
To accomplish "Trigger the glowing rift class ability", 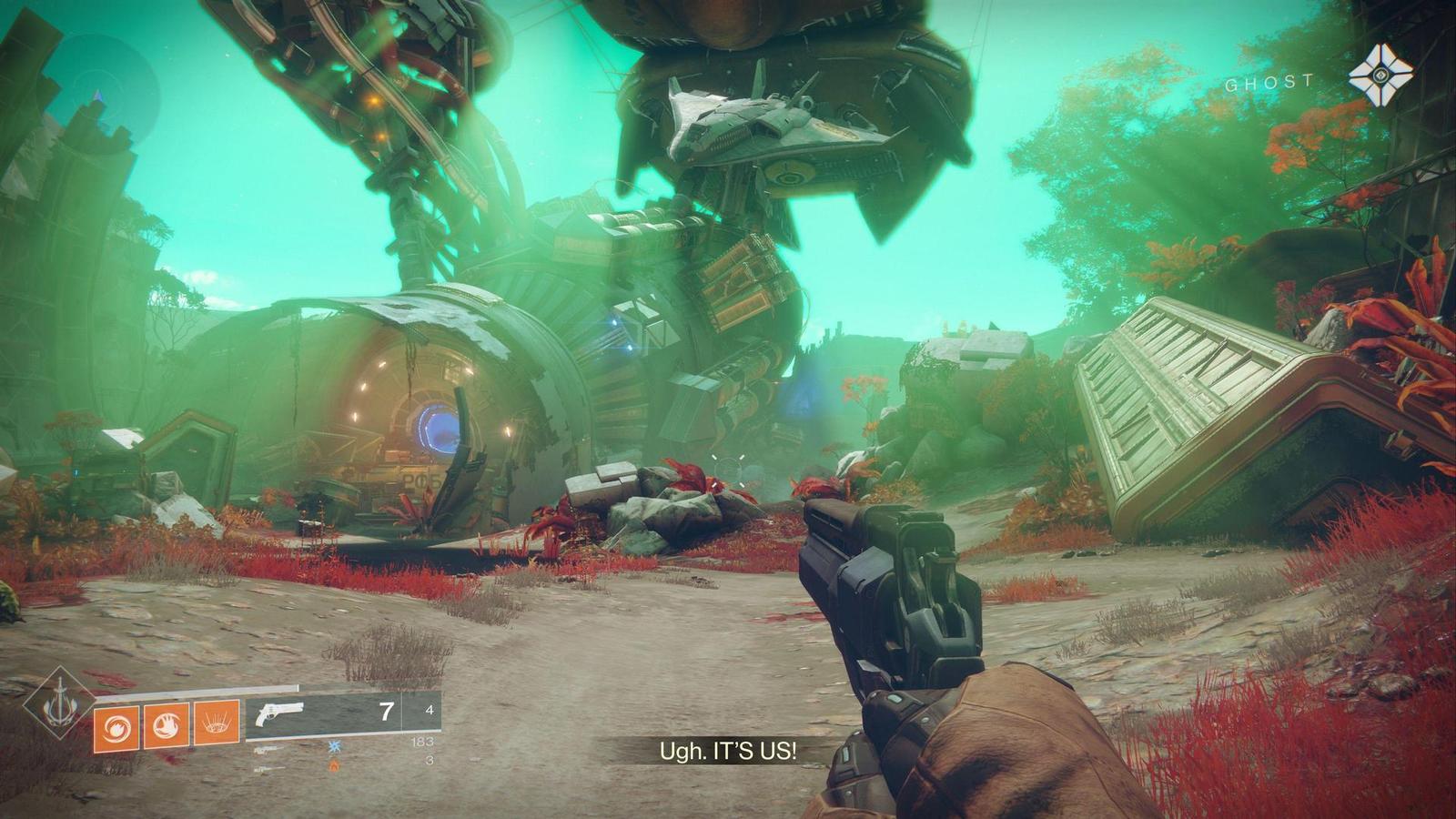I will point(217,724).
